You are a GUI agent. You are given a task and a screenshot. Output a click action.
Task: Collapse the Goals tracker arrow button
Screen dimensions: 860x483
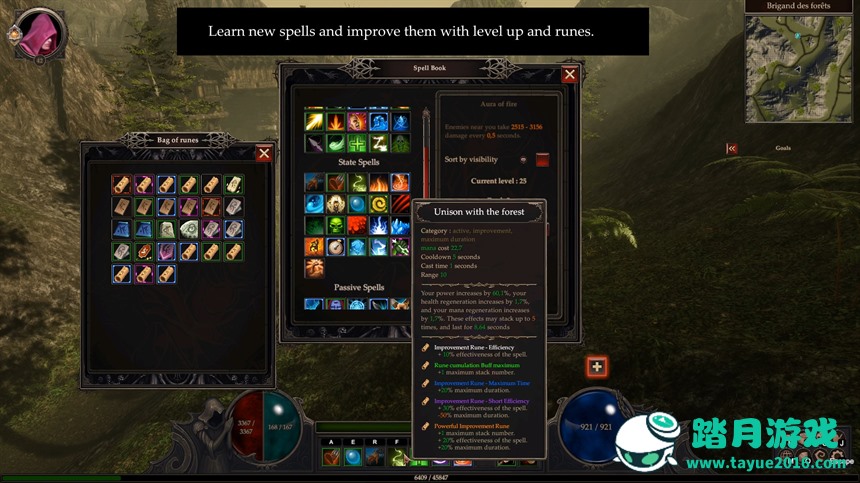pos(732,148)
